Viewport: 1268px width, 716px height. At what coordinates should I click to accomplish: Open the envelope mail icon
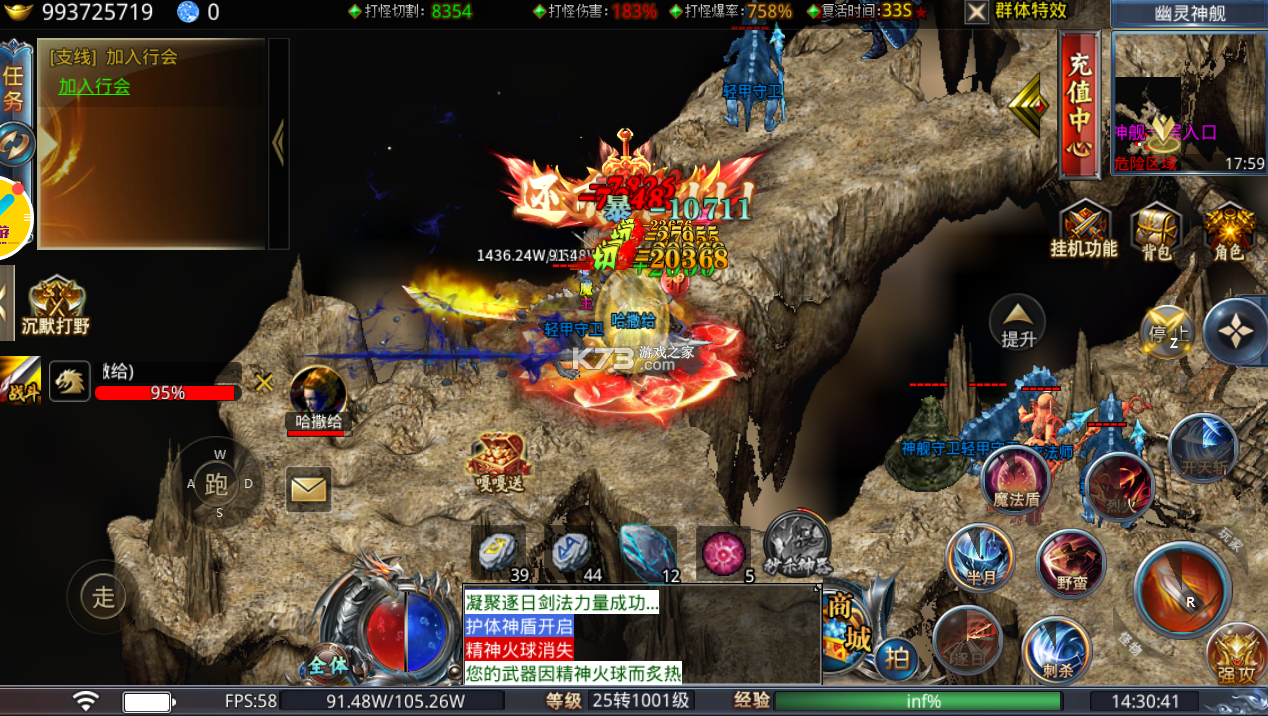pyautogui.click(x=308, y=489)
